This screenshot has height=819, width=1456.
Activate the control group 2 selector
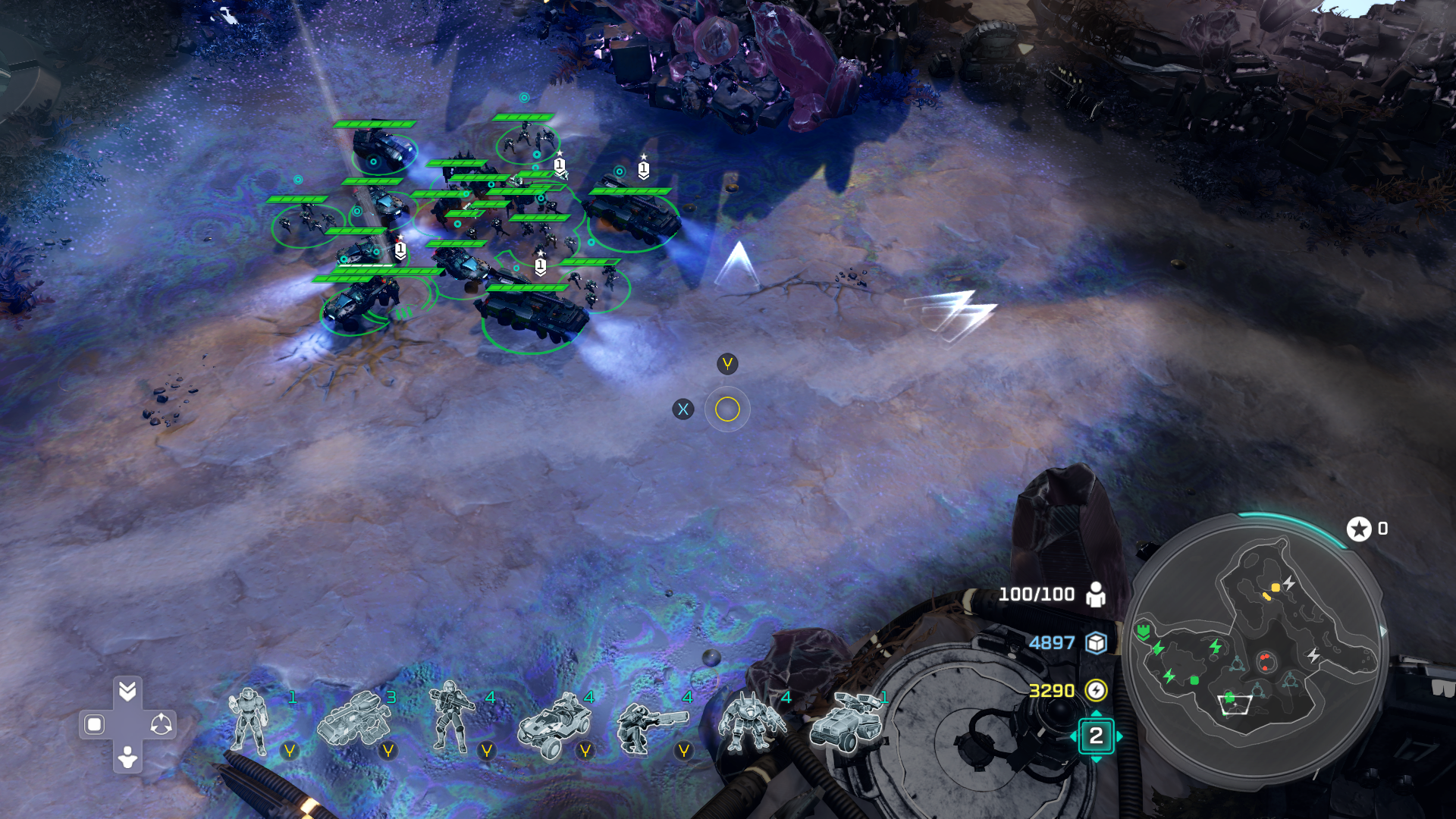[1096, 736]
